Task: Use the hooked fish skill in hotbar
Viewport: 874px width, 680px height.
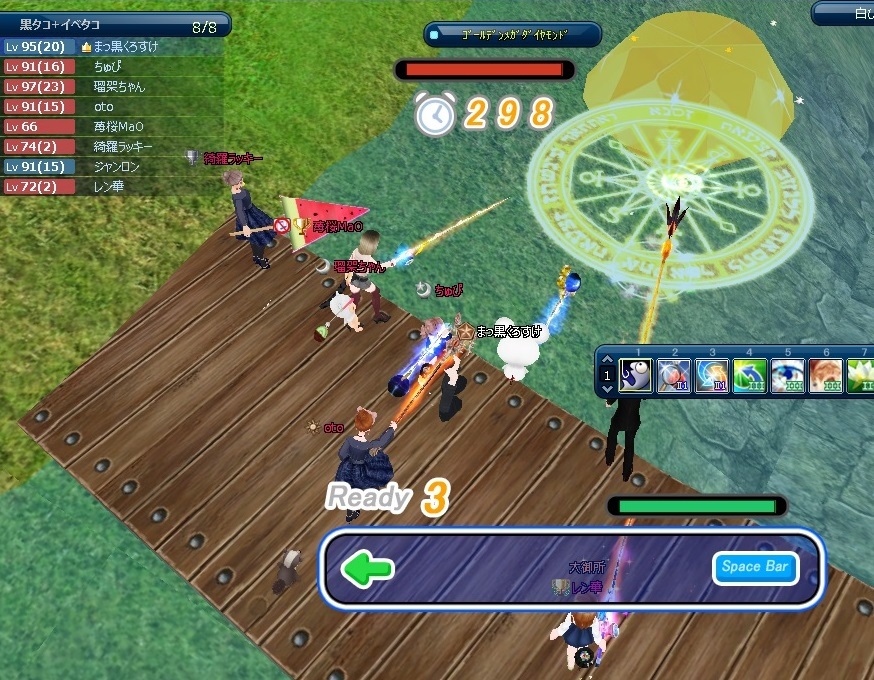Action: [636, 376]
